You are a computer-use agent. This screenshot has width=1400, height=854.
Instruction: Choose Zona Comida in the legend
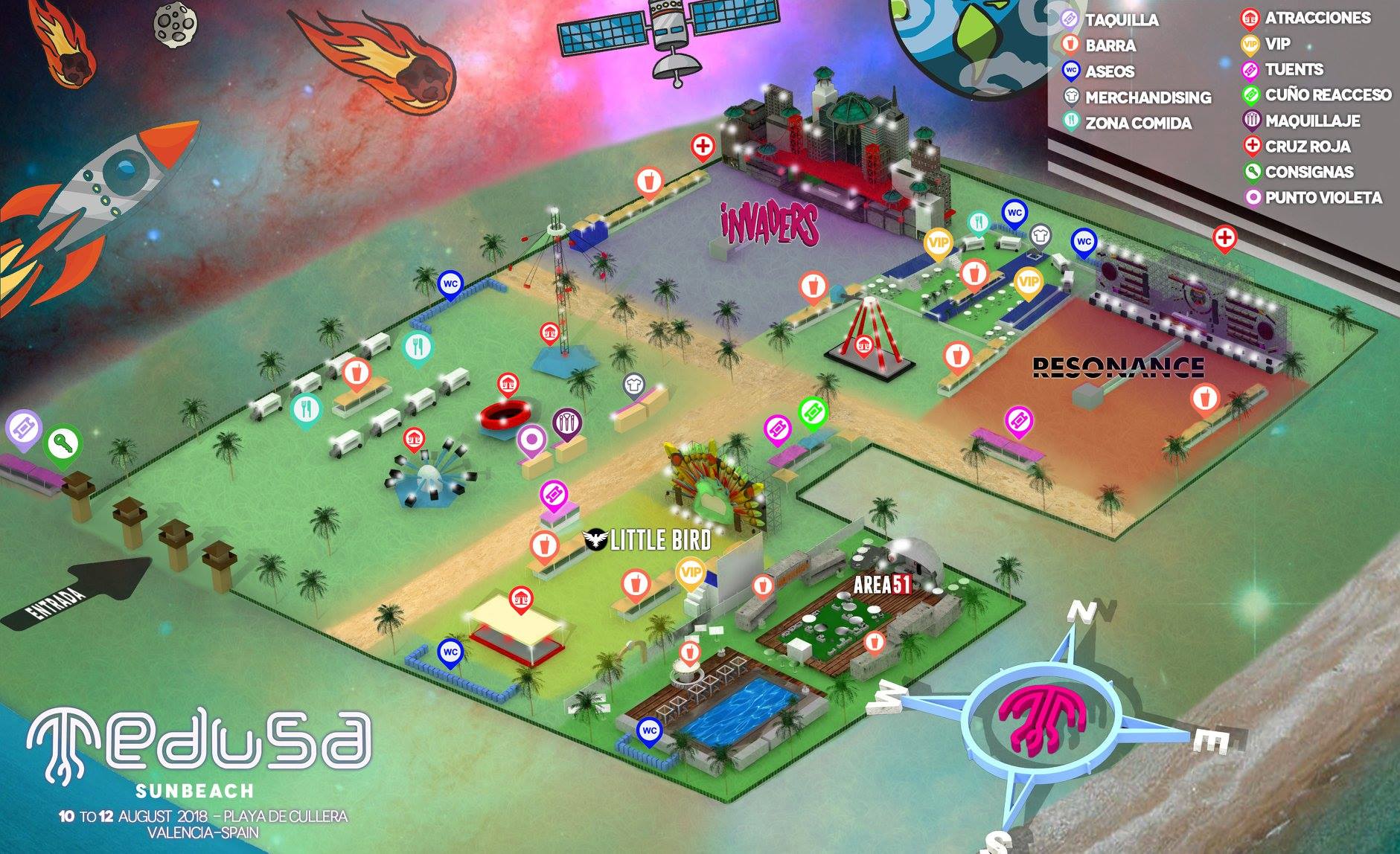(x=1138, y=123)
